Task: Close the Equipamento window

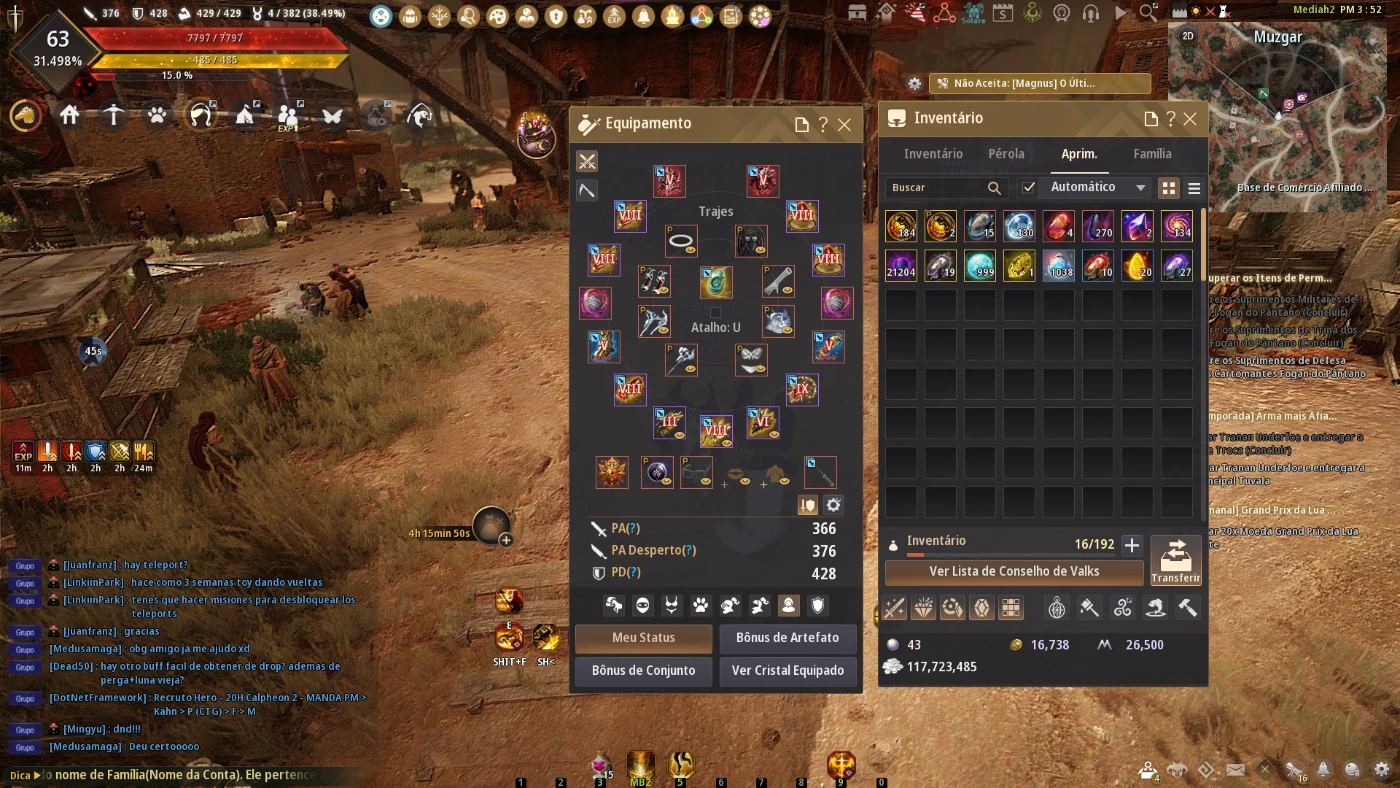Action: pos(844,125)
